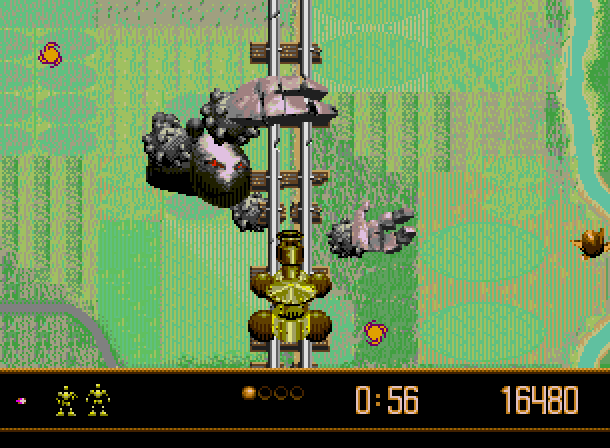Click the pink weapon indicator icon

21,401
